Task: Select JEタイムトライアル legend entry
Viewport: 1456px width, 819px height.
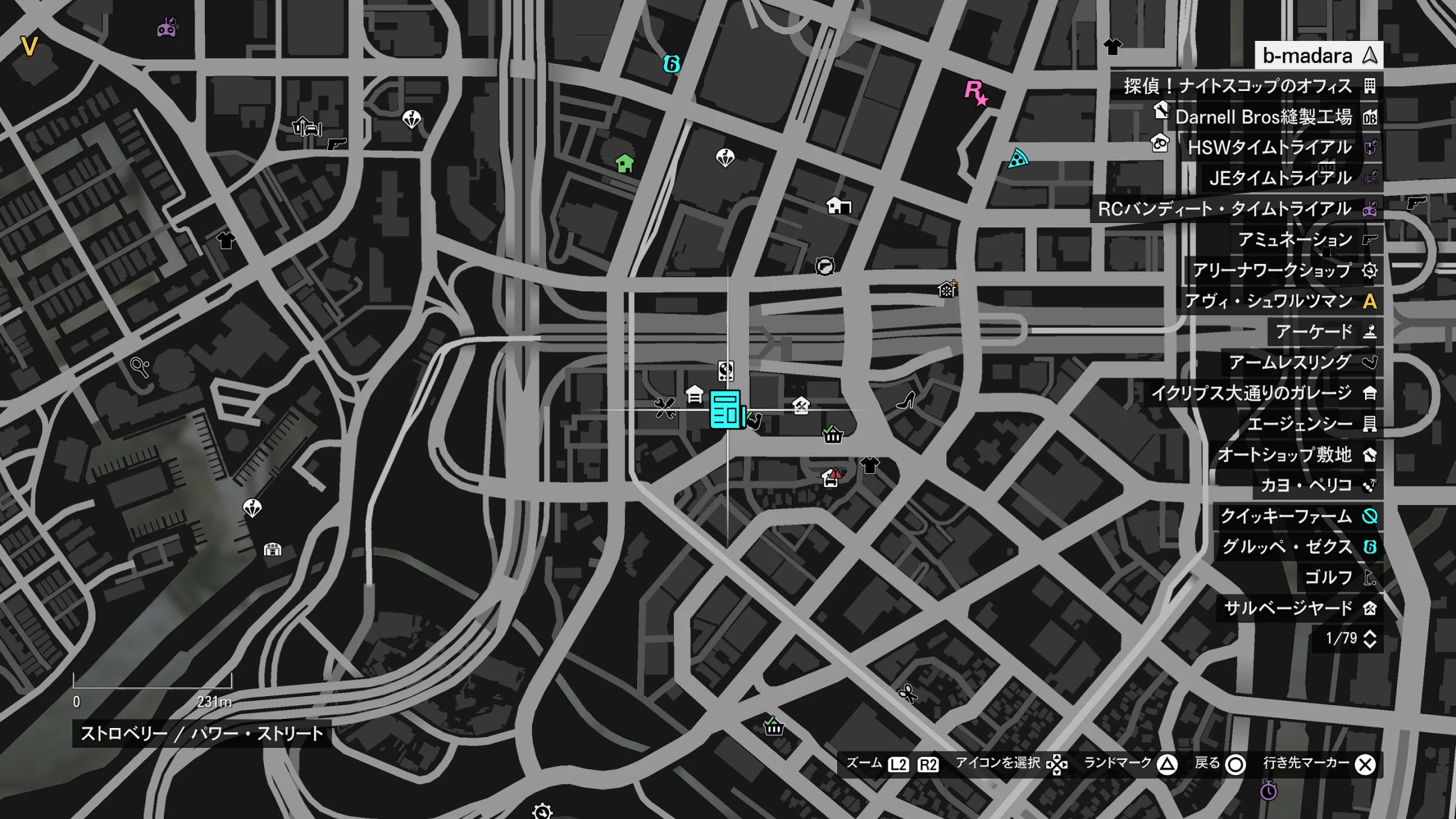Action: 1290,179
